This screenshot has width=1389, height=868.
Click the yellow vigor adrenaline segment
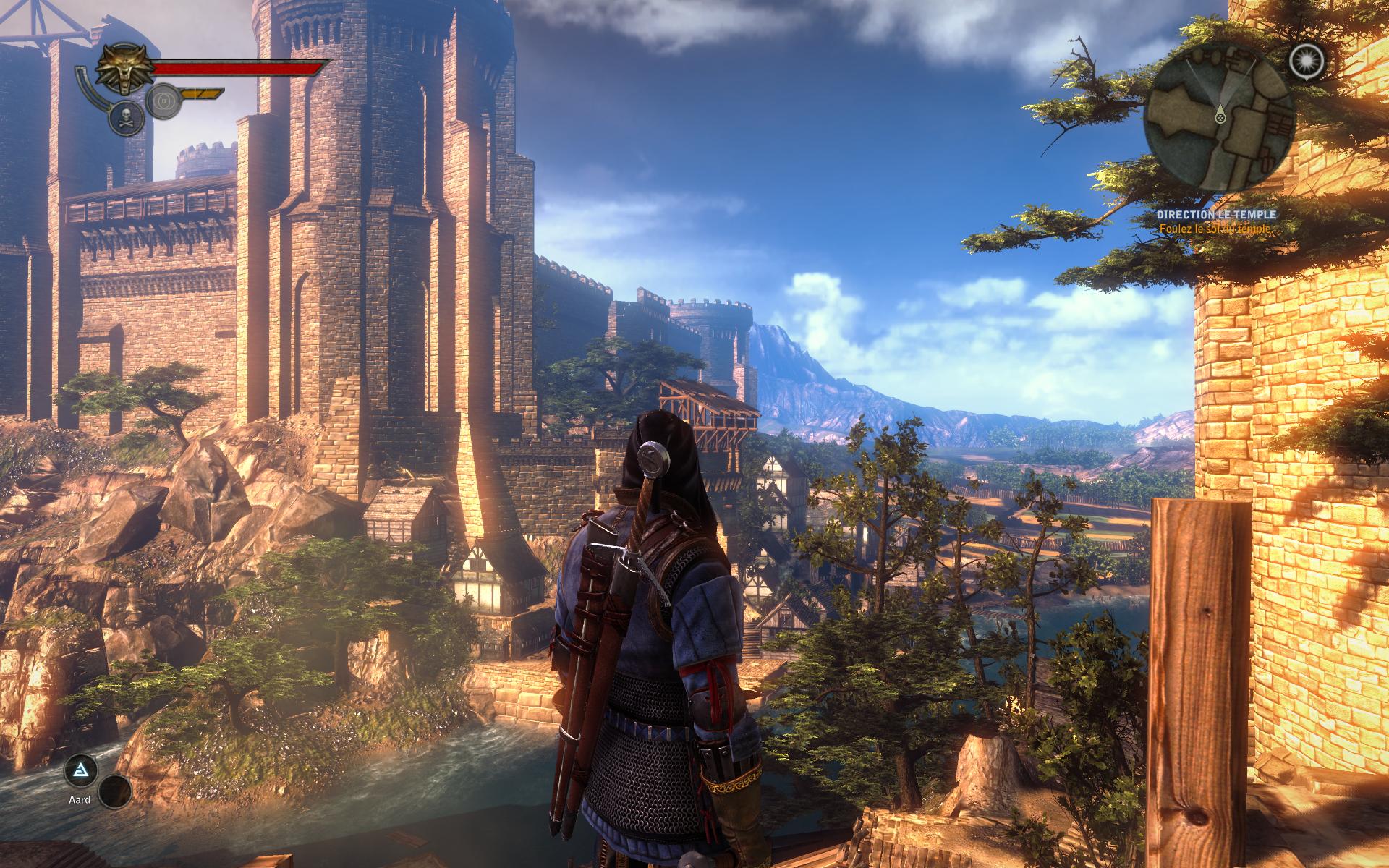tap(201, 93)
